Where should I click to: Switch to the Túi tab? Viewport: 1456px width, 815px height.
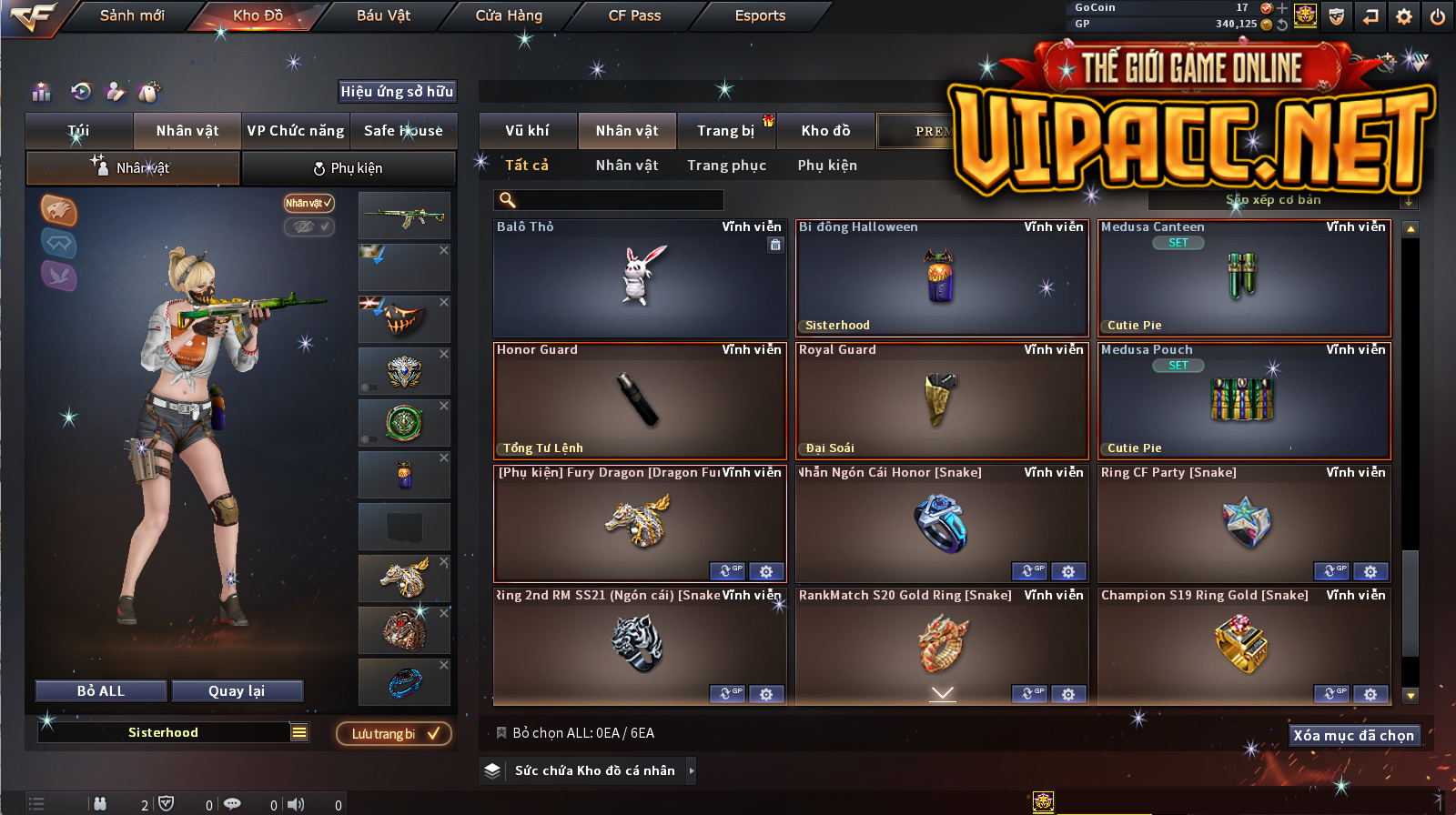(79, 131)
